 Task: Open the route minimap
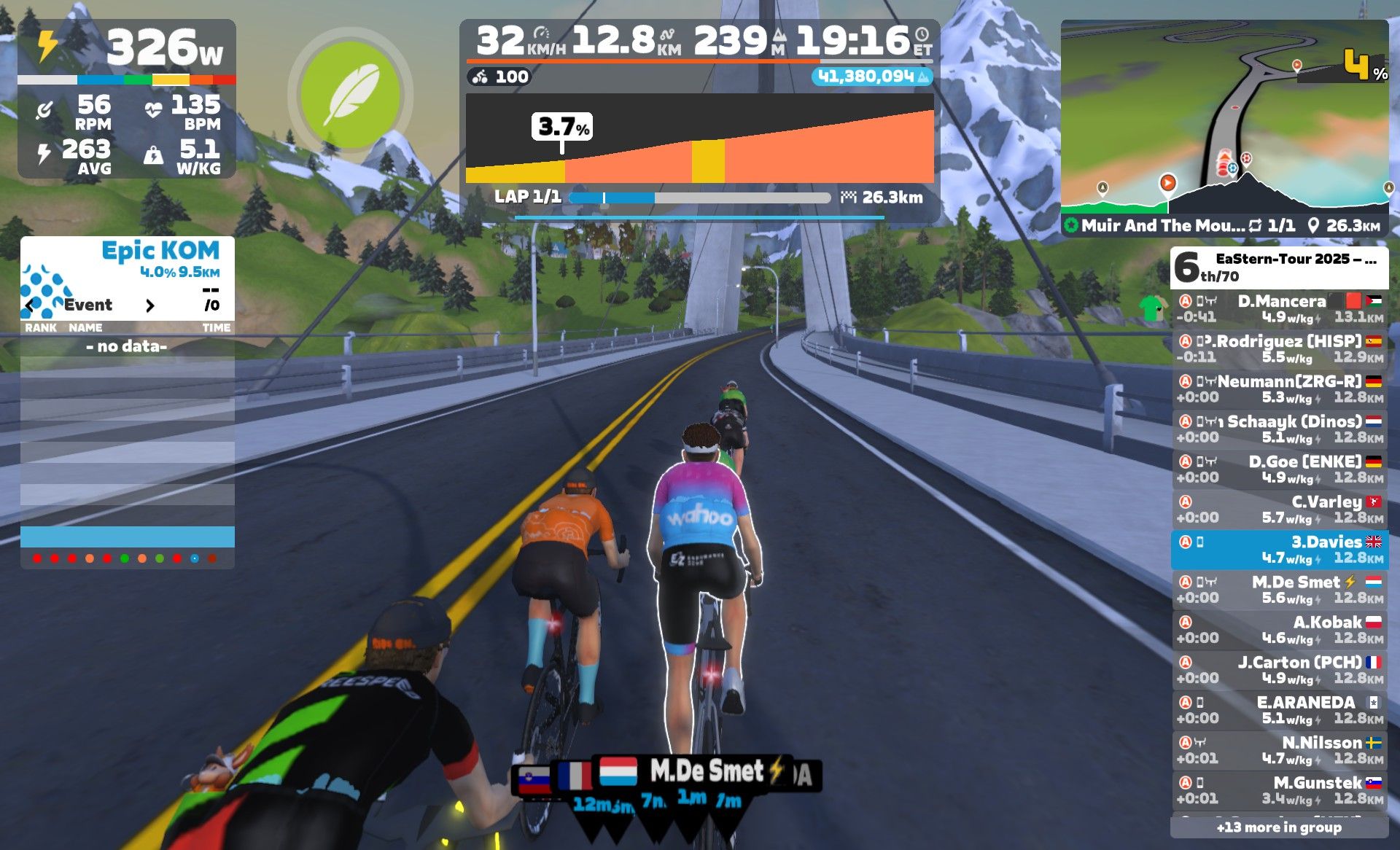tap(1224, 117)
